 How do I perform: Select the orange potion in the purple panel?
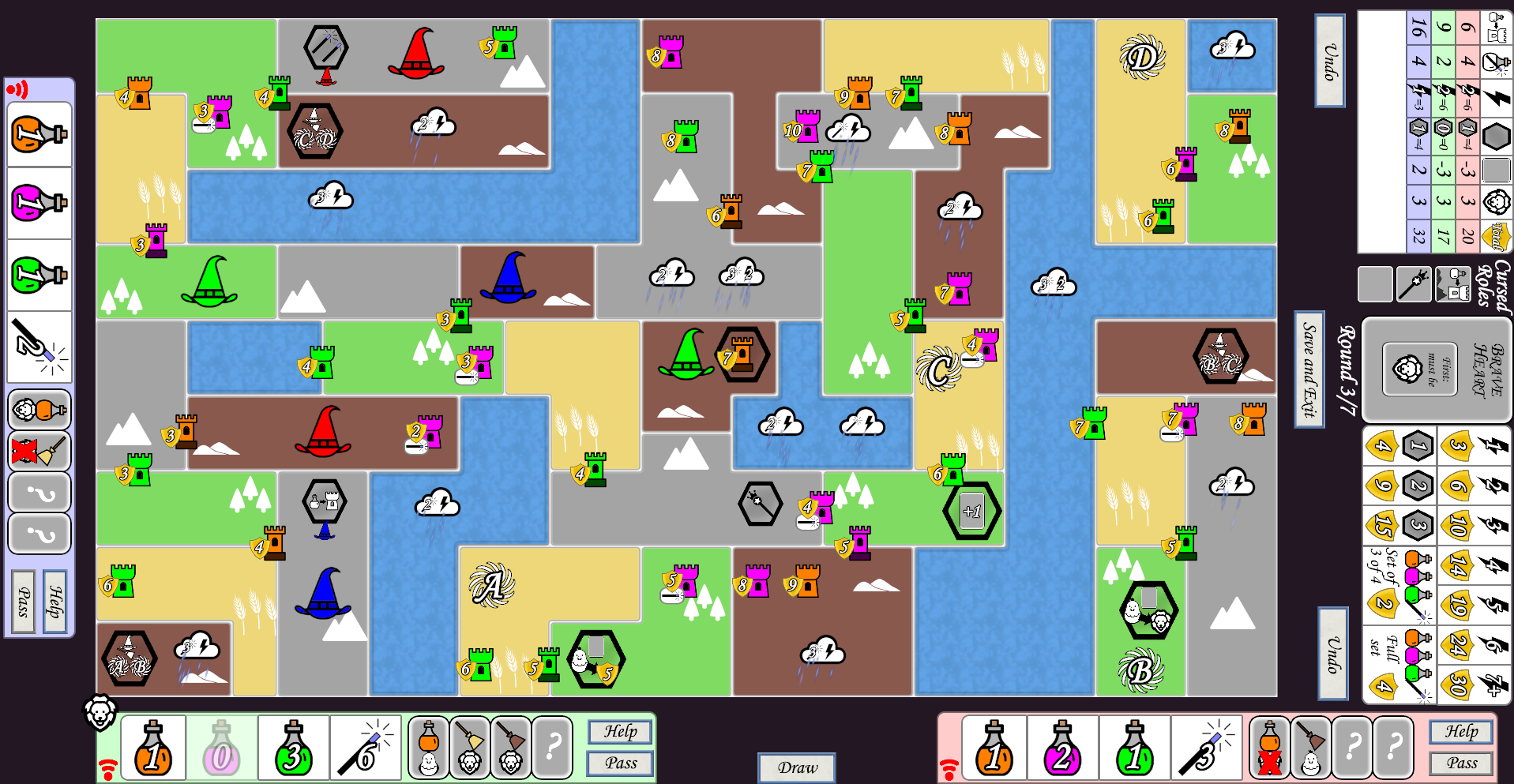(x=39, y=134)
